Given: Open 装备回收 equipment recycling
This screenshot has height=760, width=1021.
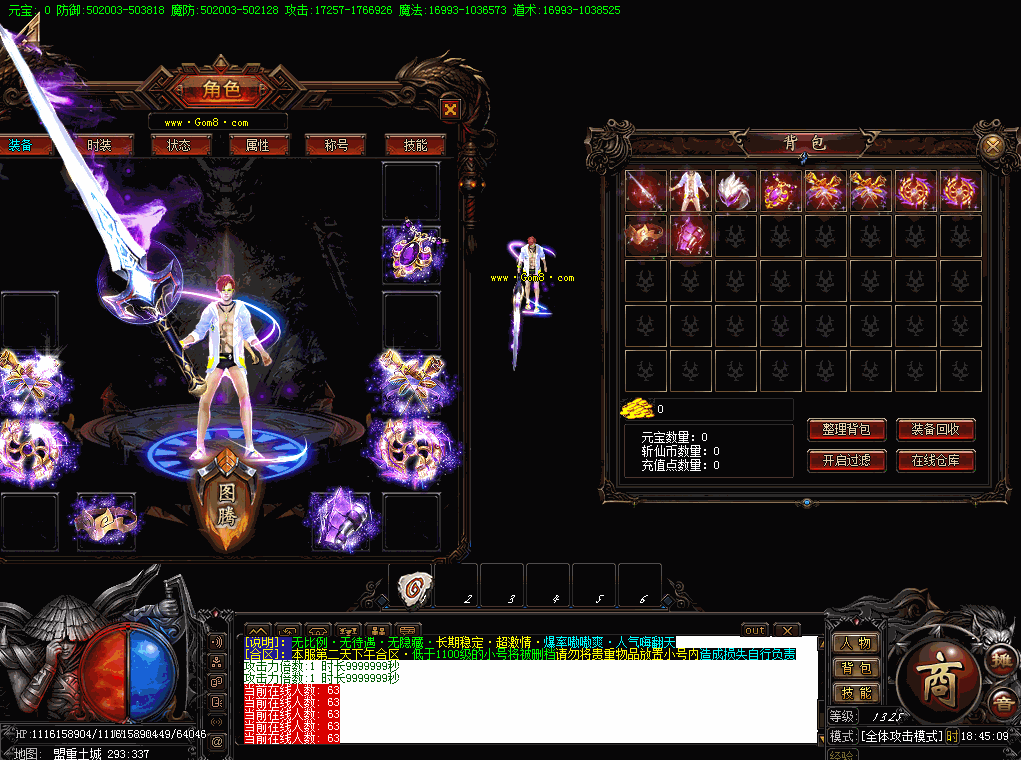Looking at the screenshot, I should pyautogui.click(x=935, y=430).
